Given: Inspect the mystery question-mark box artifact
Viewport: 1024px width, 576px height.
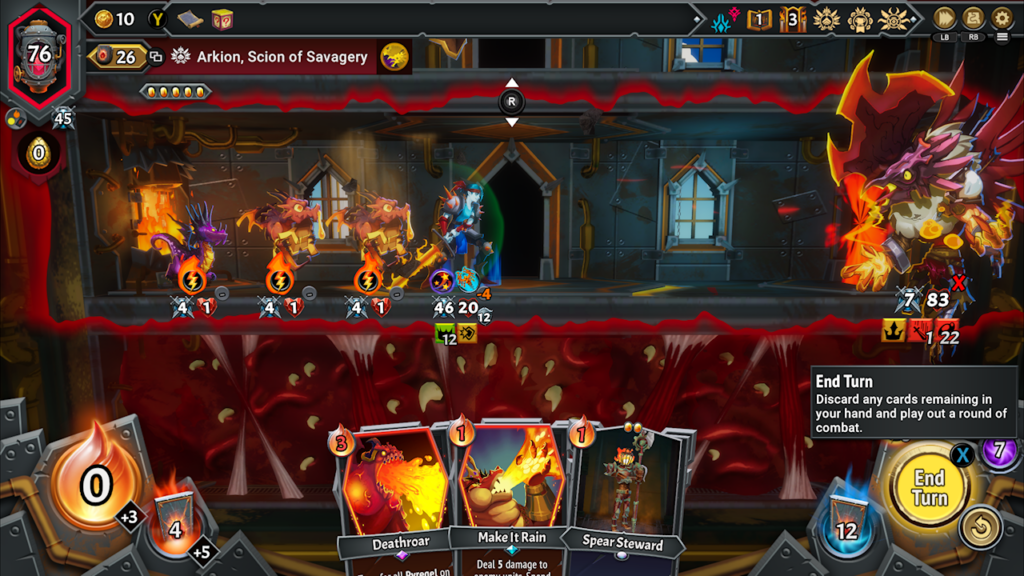Looking at the screenshot, I should pyautogui.click(x=221, y=19).
